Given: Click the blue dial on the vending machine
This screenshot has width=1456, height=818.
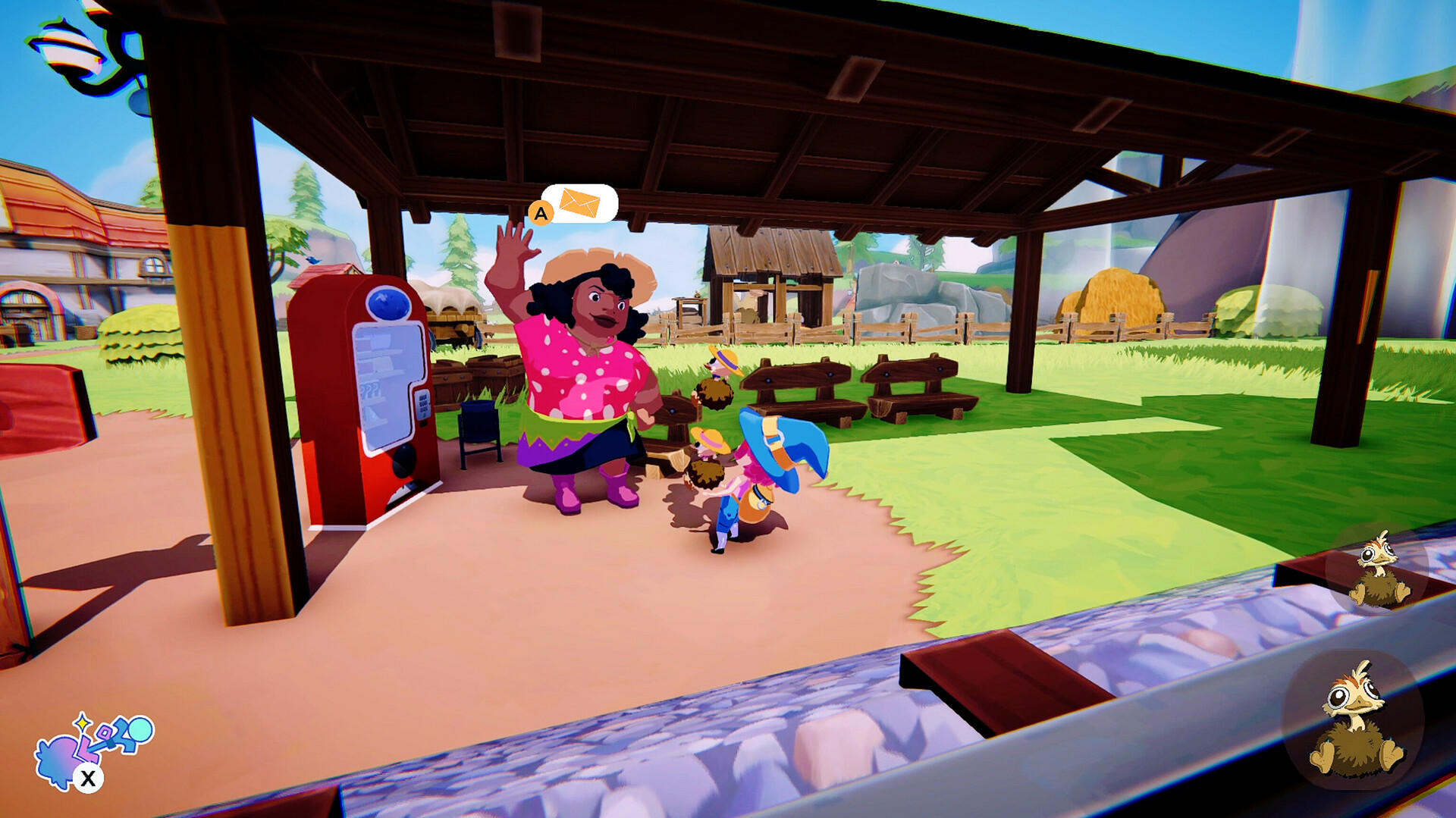Looking at the screenshot, I should click(388, 302).
